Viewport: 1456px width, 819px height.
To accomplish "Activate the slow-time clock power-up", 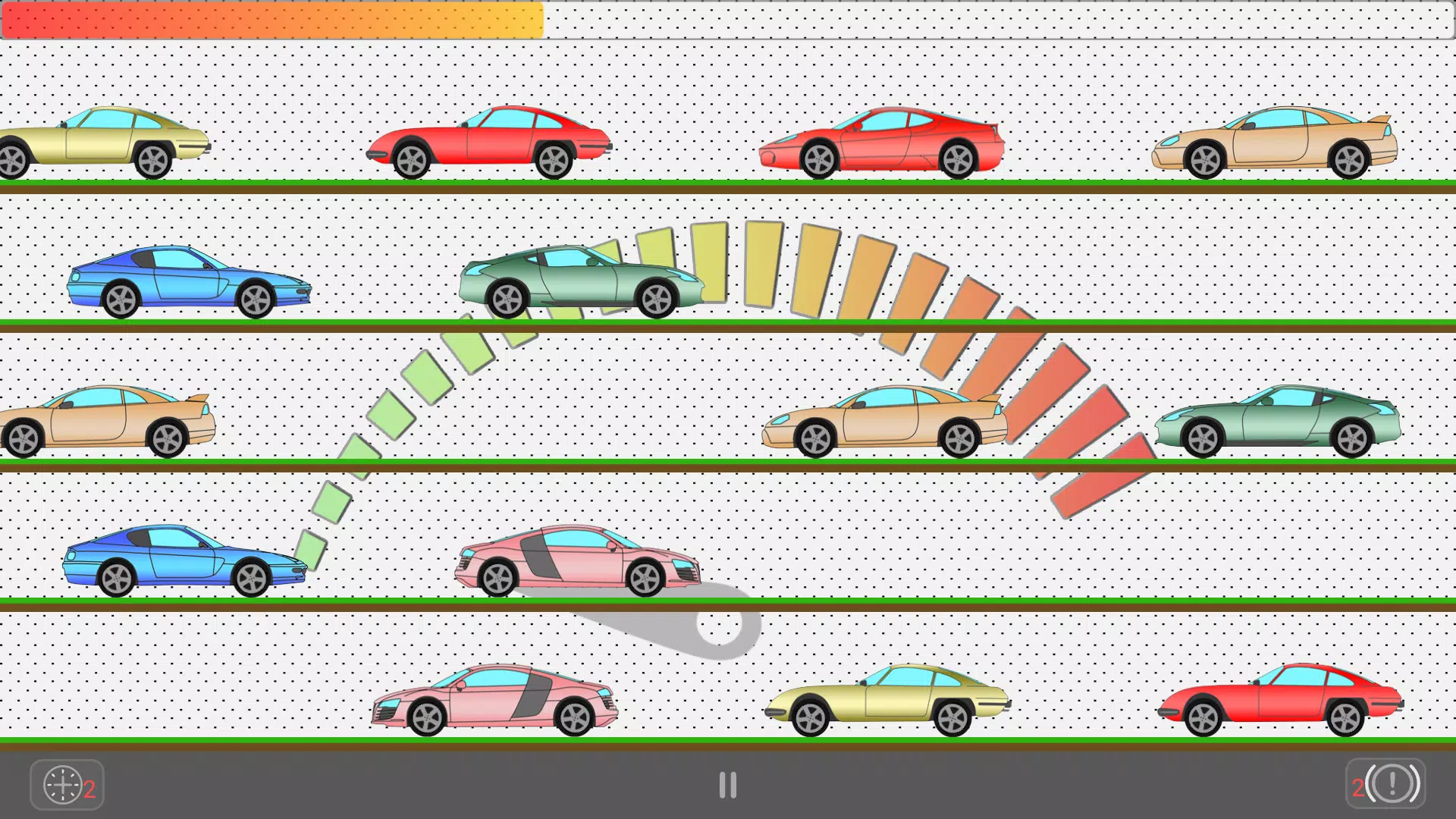I will point(65,784).
